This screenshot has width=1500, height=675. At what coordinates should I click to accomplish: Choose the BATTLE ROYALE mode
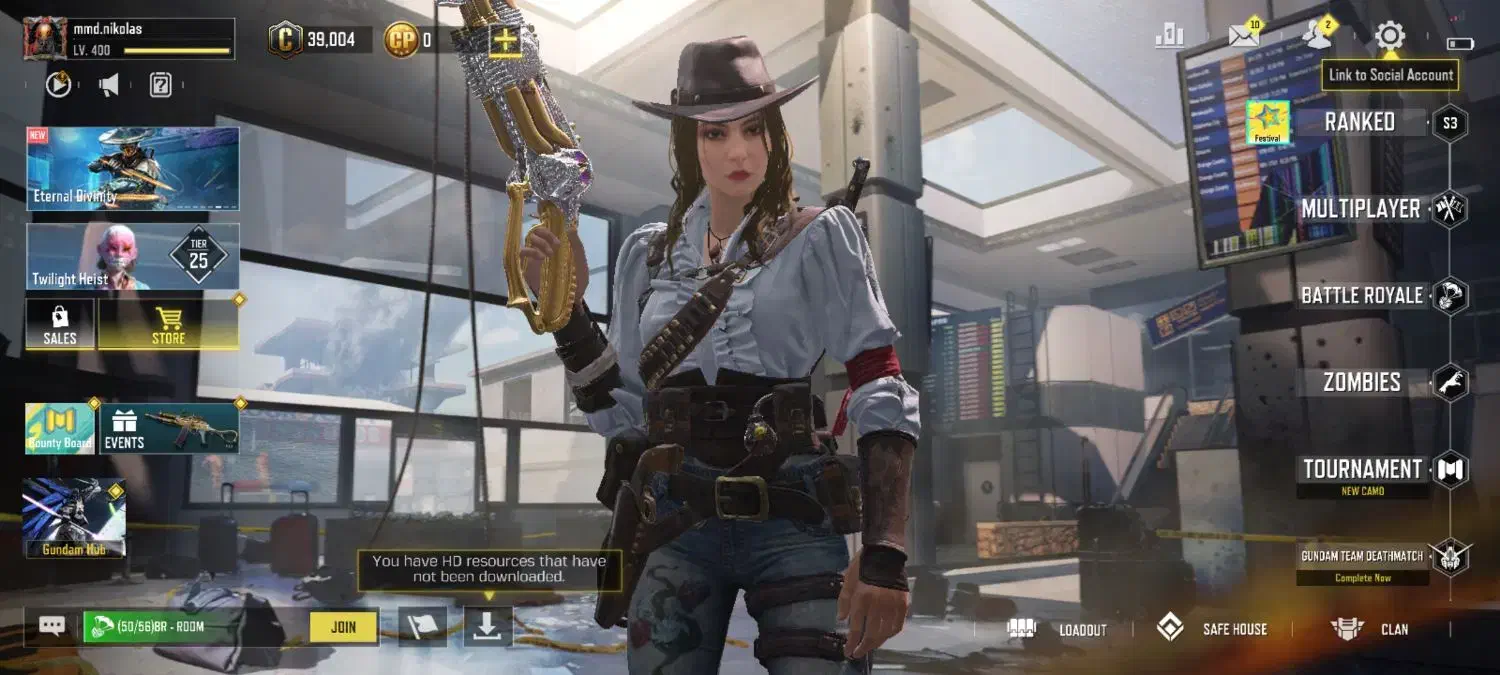click(x=1361, y=296)
